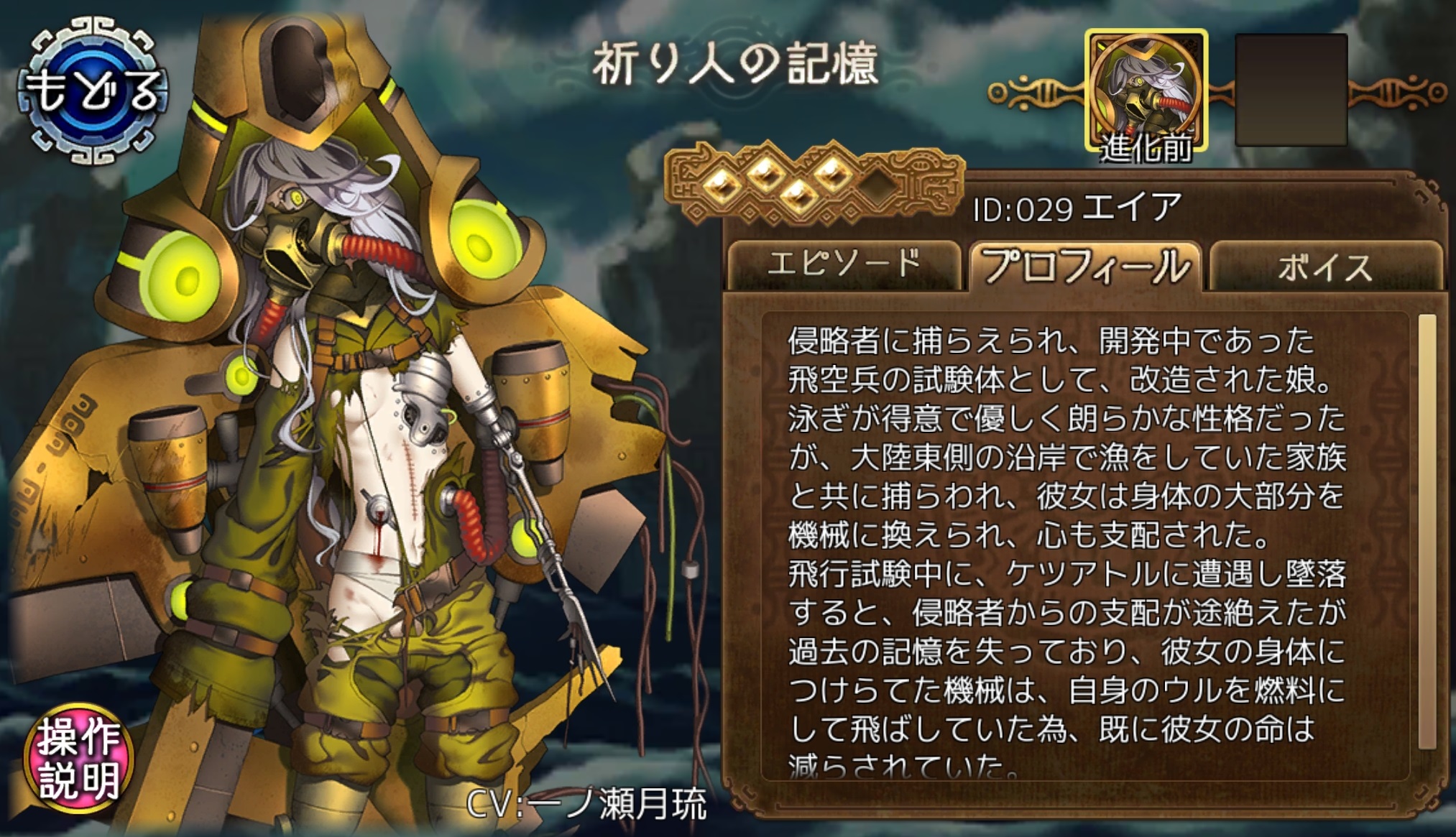Select the 進化前 character portrait
The height and width of the screenshot is (837, 1456).
[x=1146, y=91]
